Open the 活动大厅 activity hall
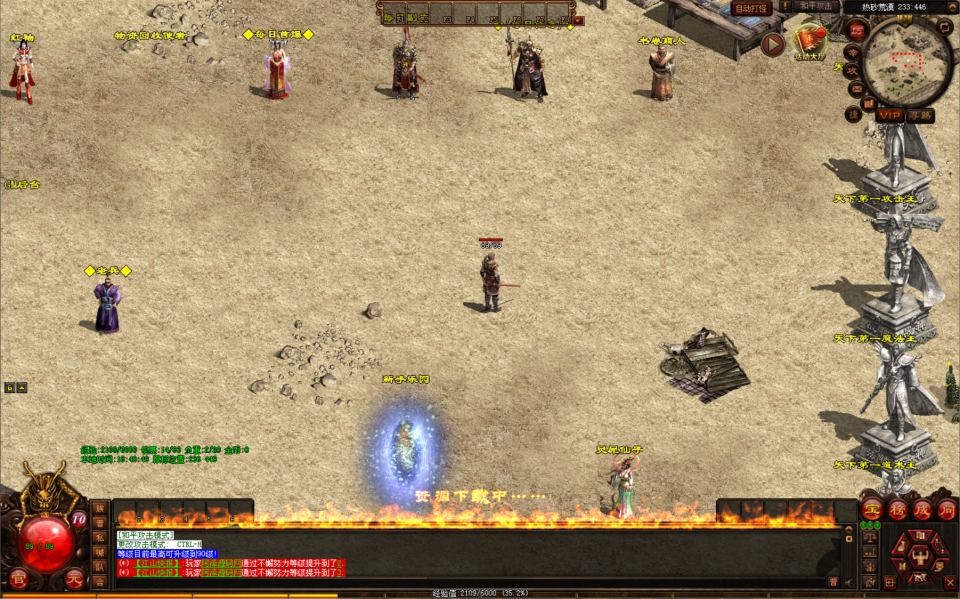Screen dimensions: 960x599 809,41
